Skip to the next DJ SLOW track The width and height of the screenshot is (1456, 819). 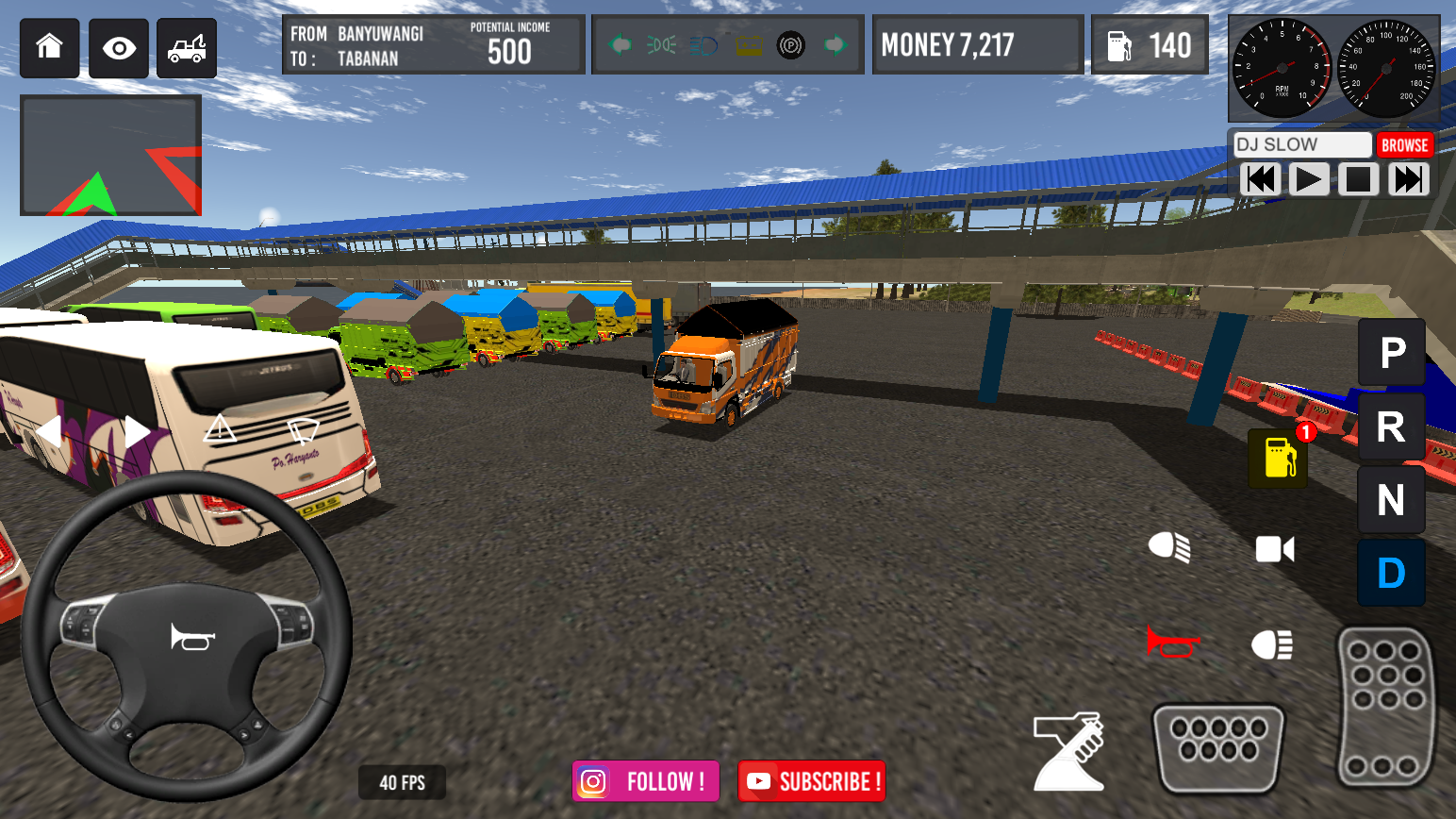click(x=1408, y=178)
